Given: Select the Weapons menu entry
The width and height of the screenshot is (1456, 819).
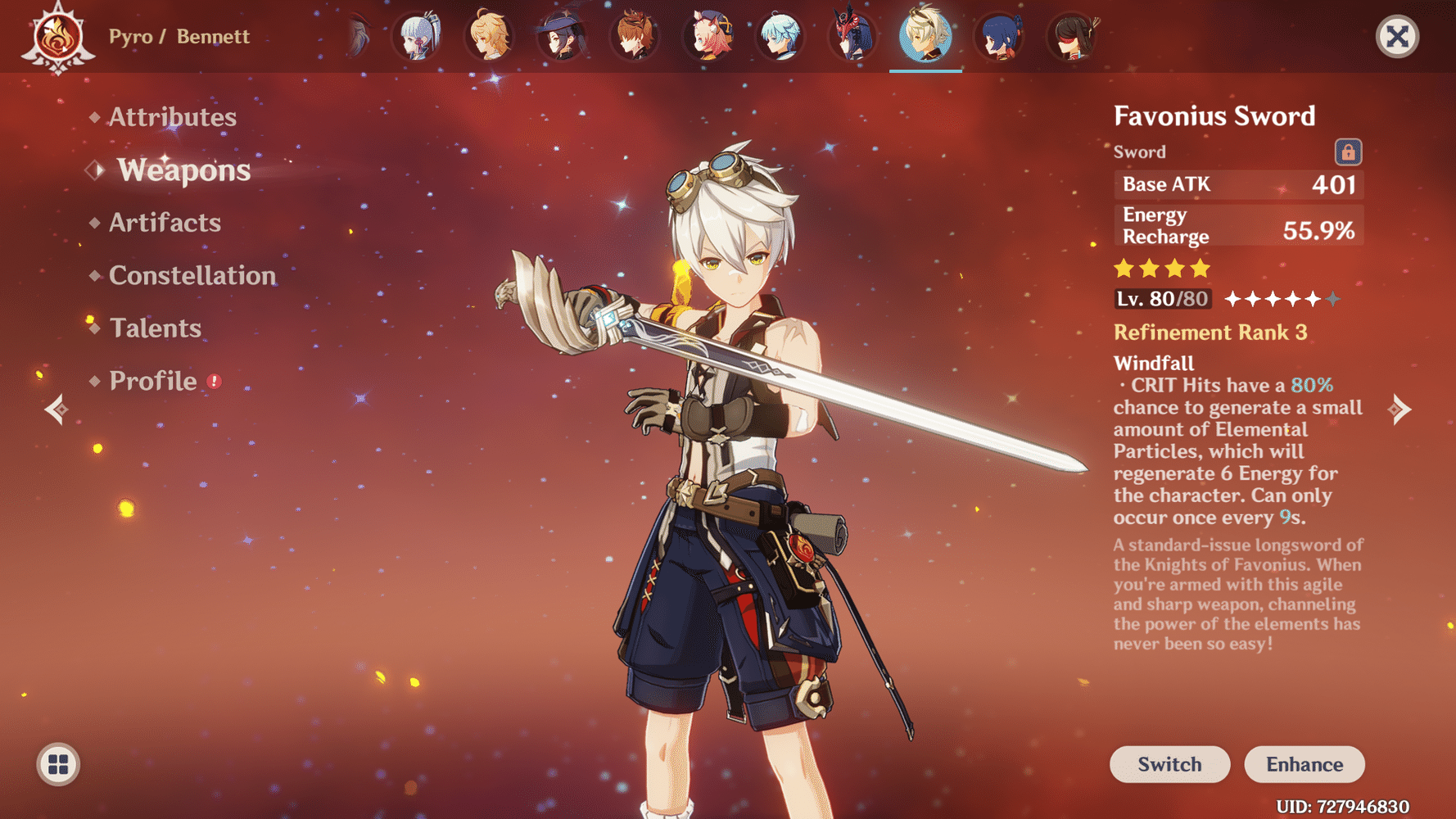Looking at the screenshot, I should click(x=183, y=170).
